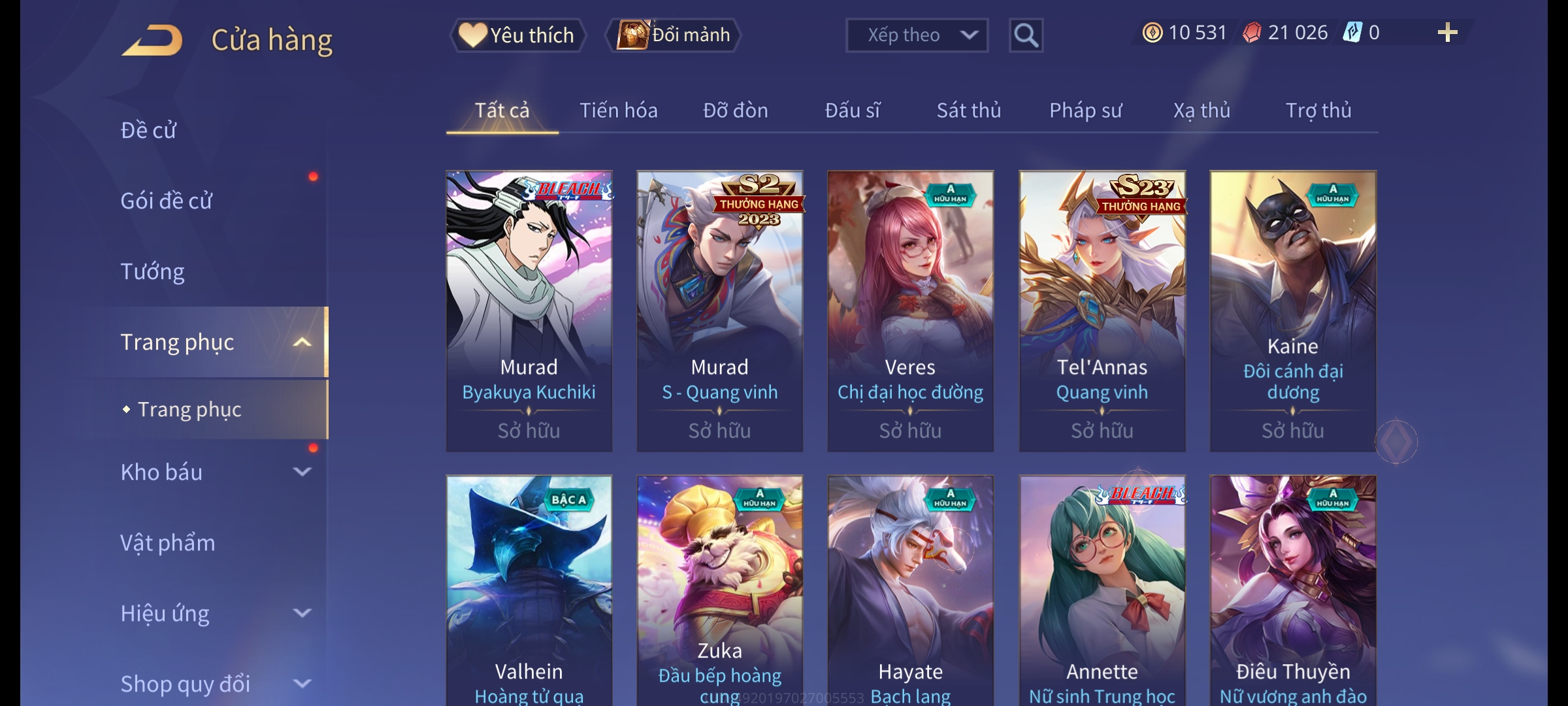This screenshot has width=1568, height=706.
Task: Open the Tướng heroes section
Action: pos(153,271)
